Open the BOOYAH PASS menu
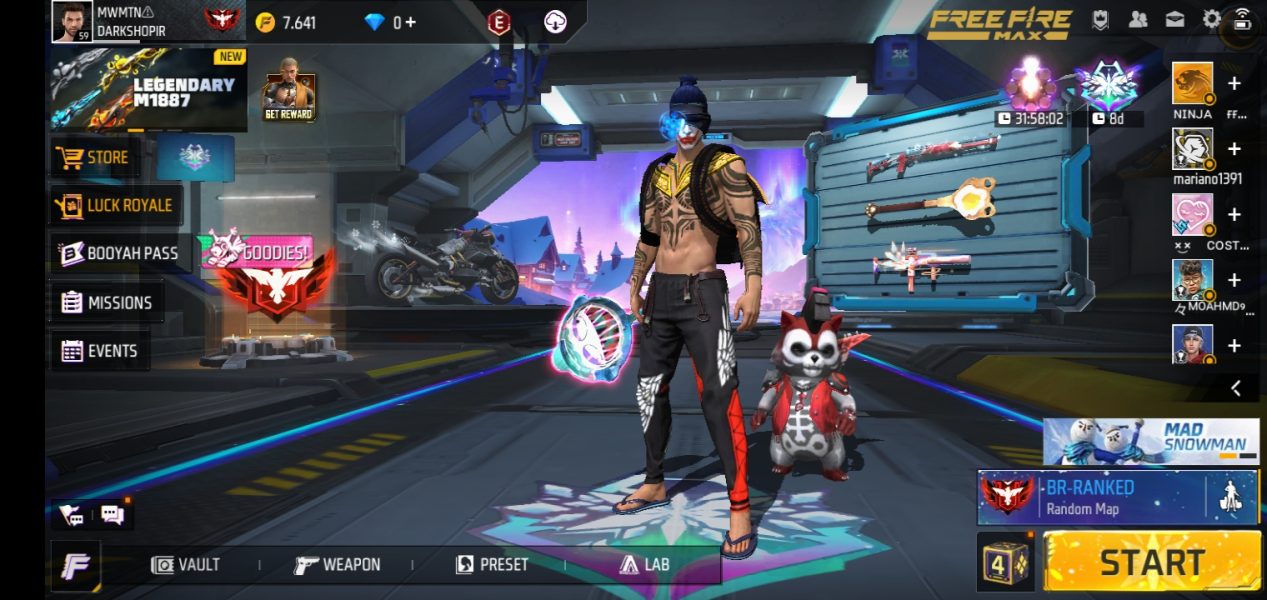 tap(119, 253)
